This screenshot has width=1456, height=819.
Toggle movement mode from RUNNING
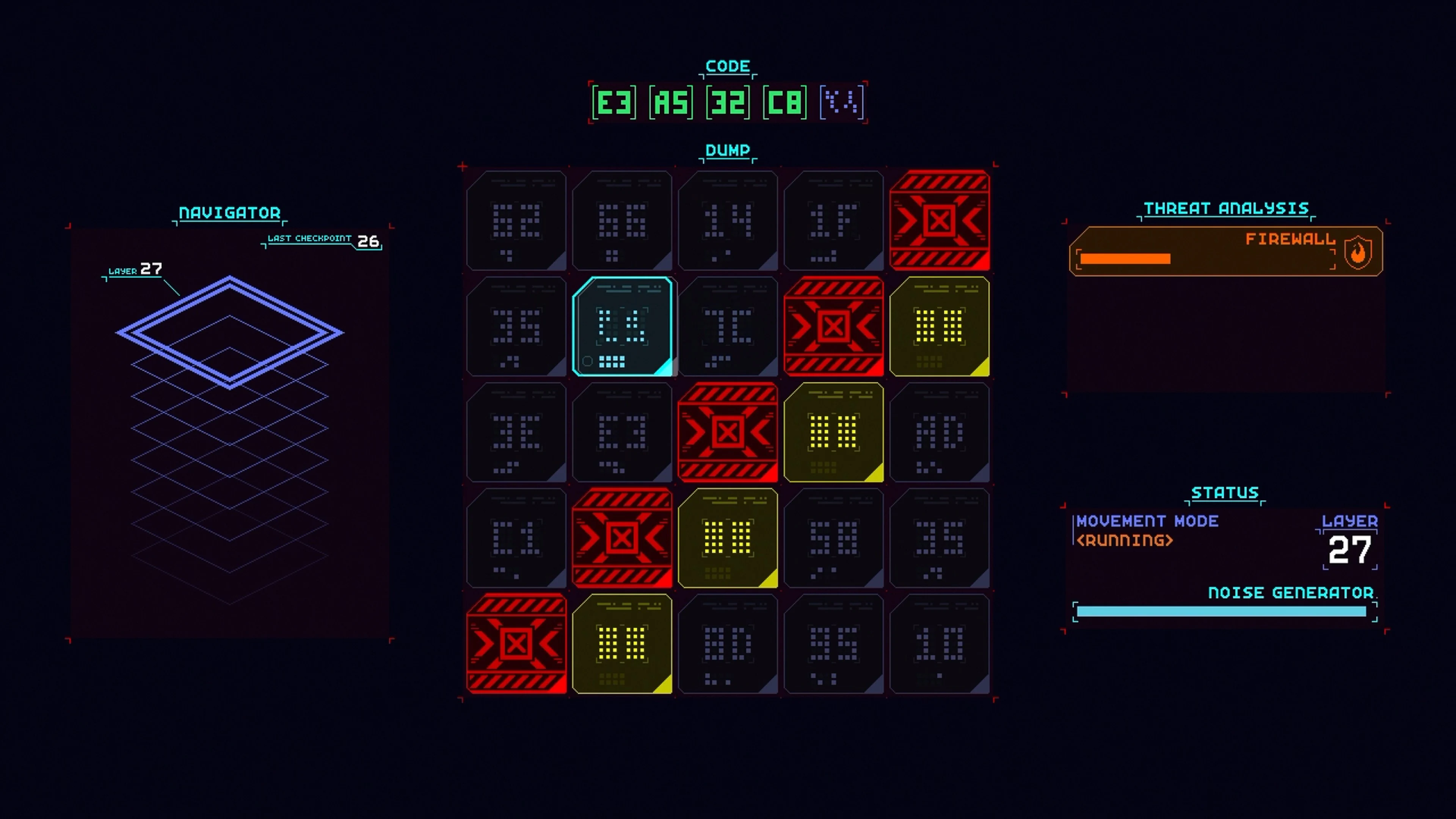coord(1124,541)
